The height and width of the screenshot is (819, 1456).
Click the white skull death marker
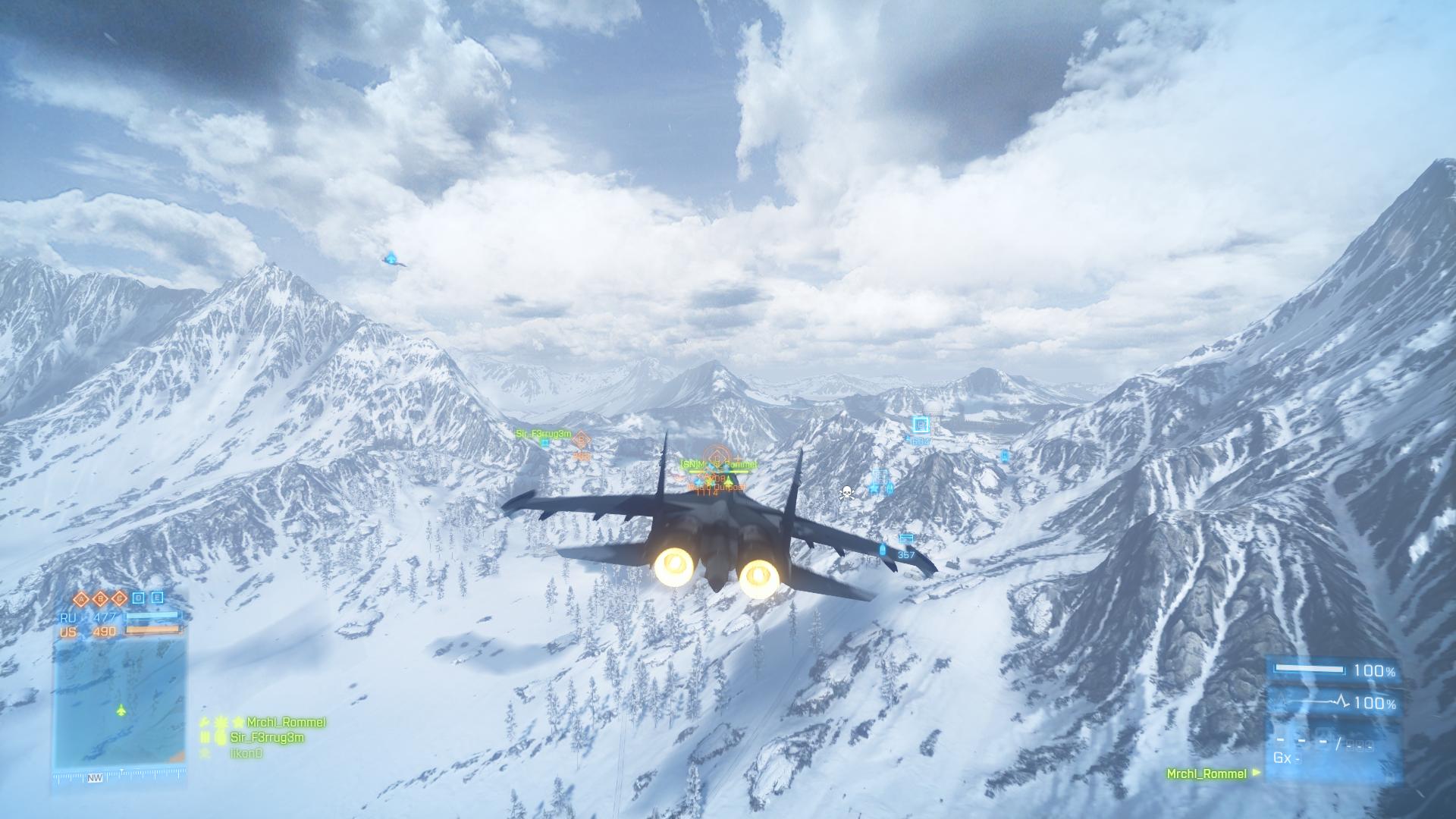846,494
